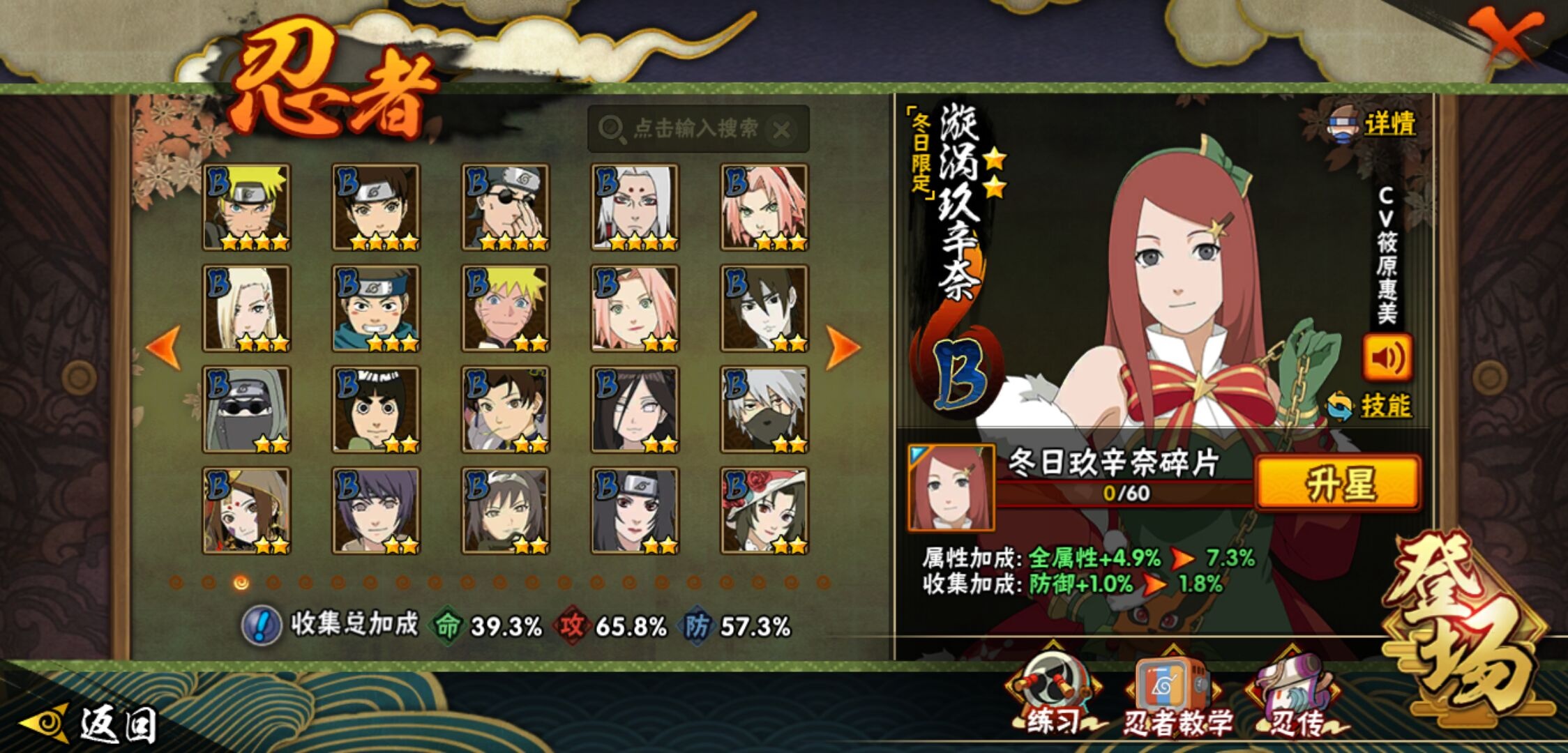Play the character voice sample
The image size is (1568, 753).
(1387, 358)
